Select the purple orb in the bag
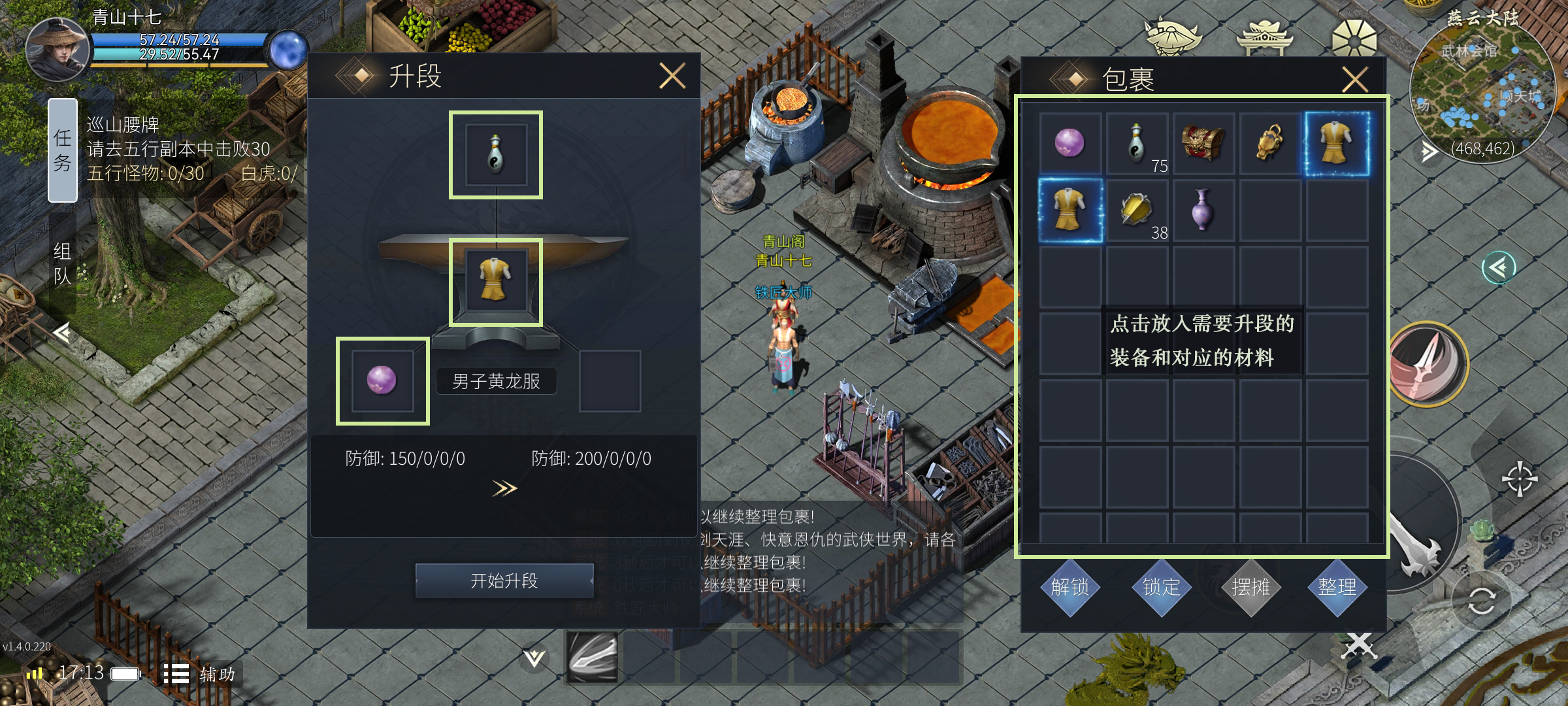 point(1070,143)
